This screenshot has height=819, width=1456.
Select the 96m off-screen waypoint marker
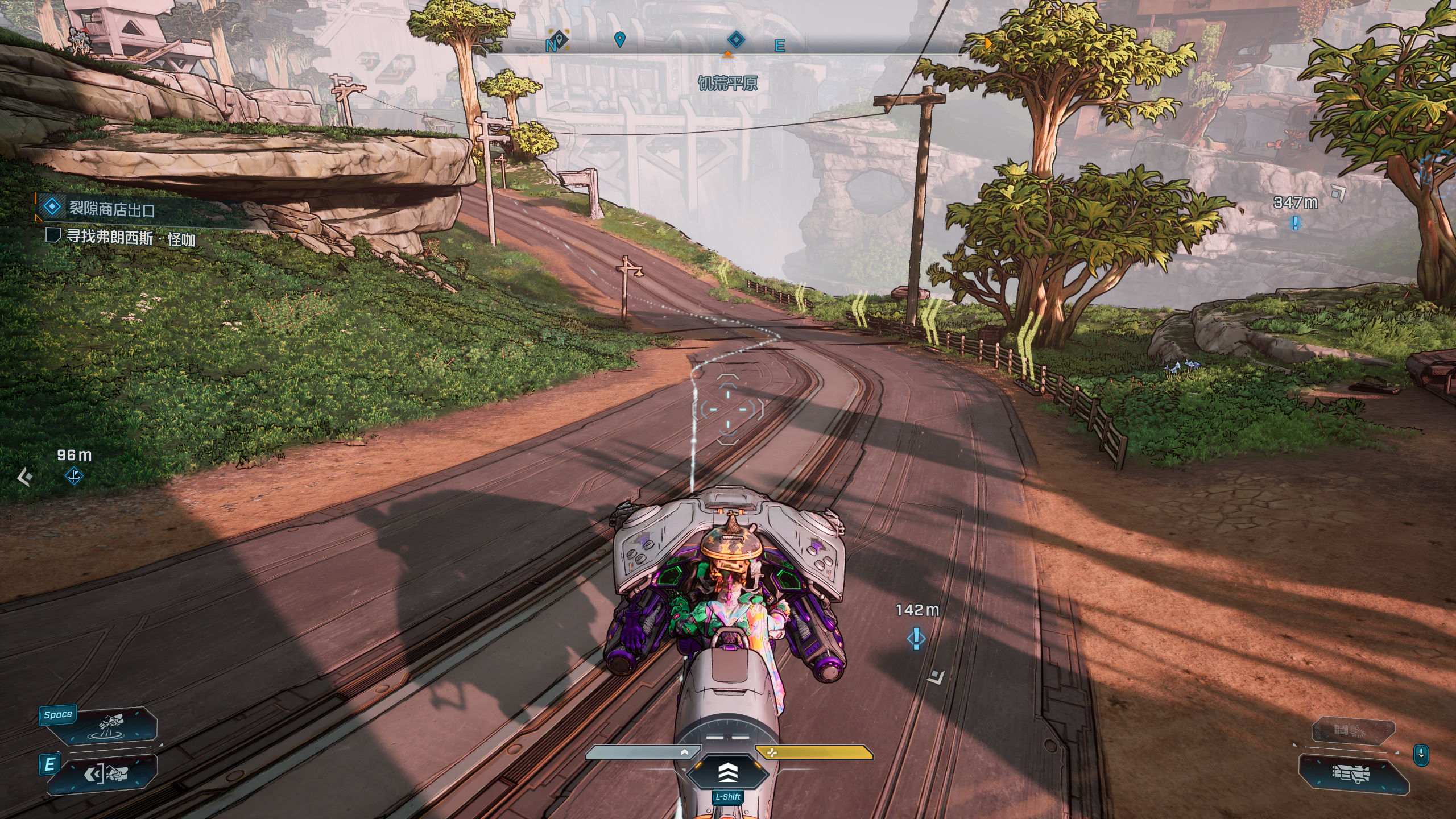(74, 475)
